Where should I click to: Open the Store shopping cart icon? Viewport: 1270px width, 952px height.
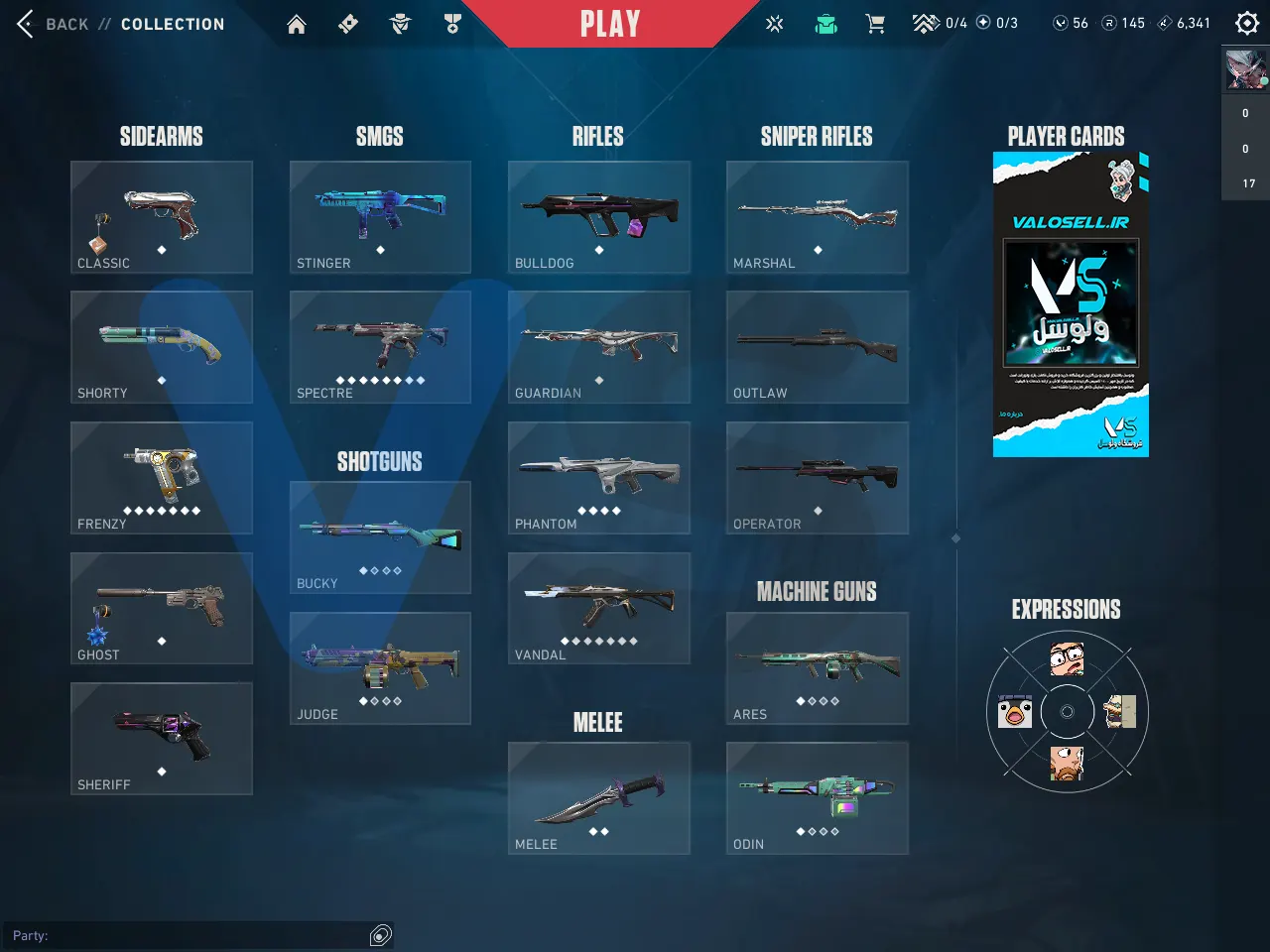[x=875, y=23]
